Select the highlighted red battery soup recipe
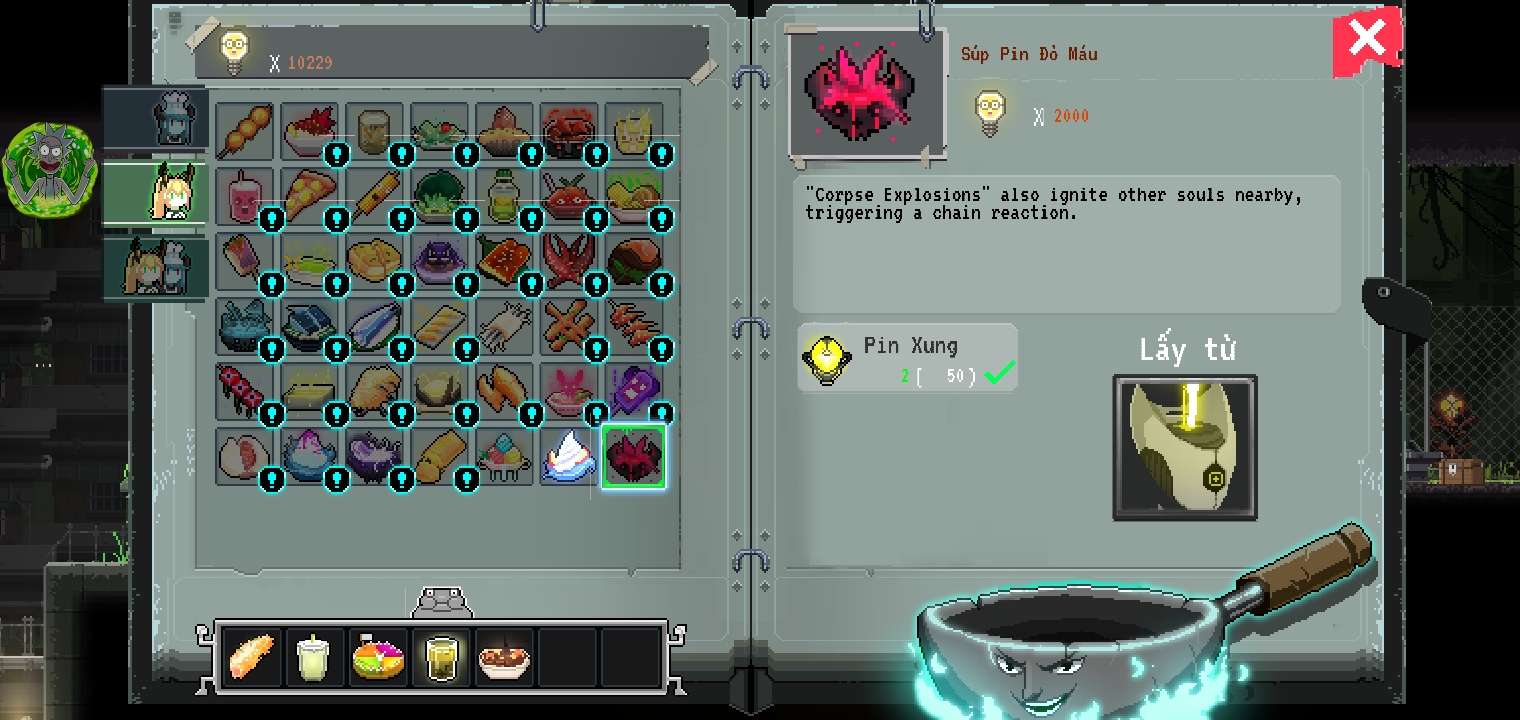 click(633, 456)
